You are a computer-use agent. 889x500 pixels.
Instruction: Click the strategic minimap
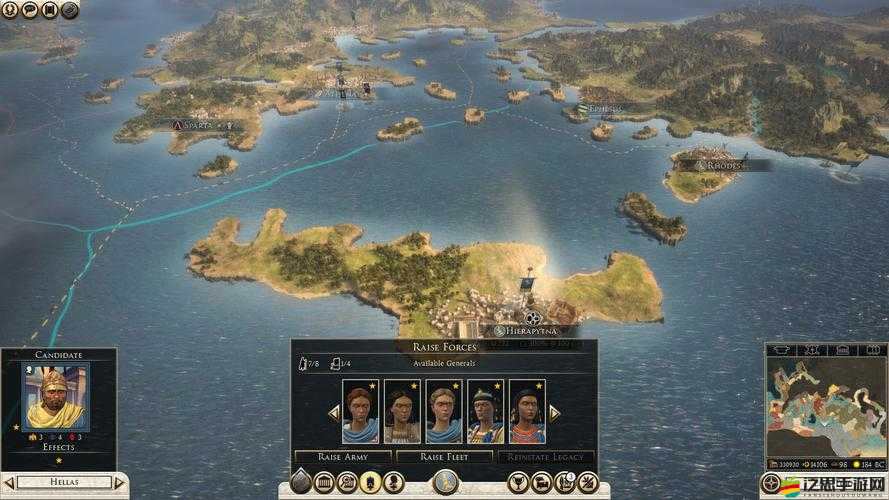(x=825, y=412)
